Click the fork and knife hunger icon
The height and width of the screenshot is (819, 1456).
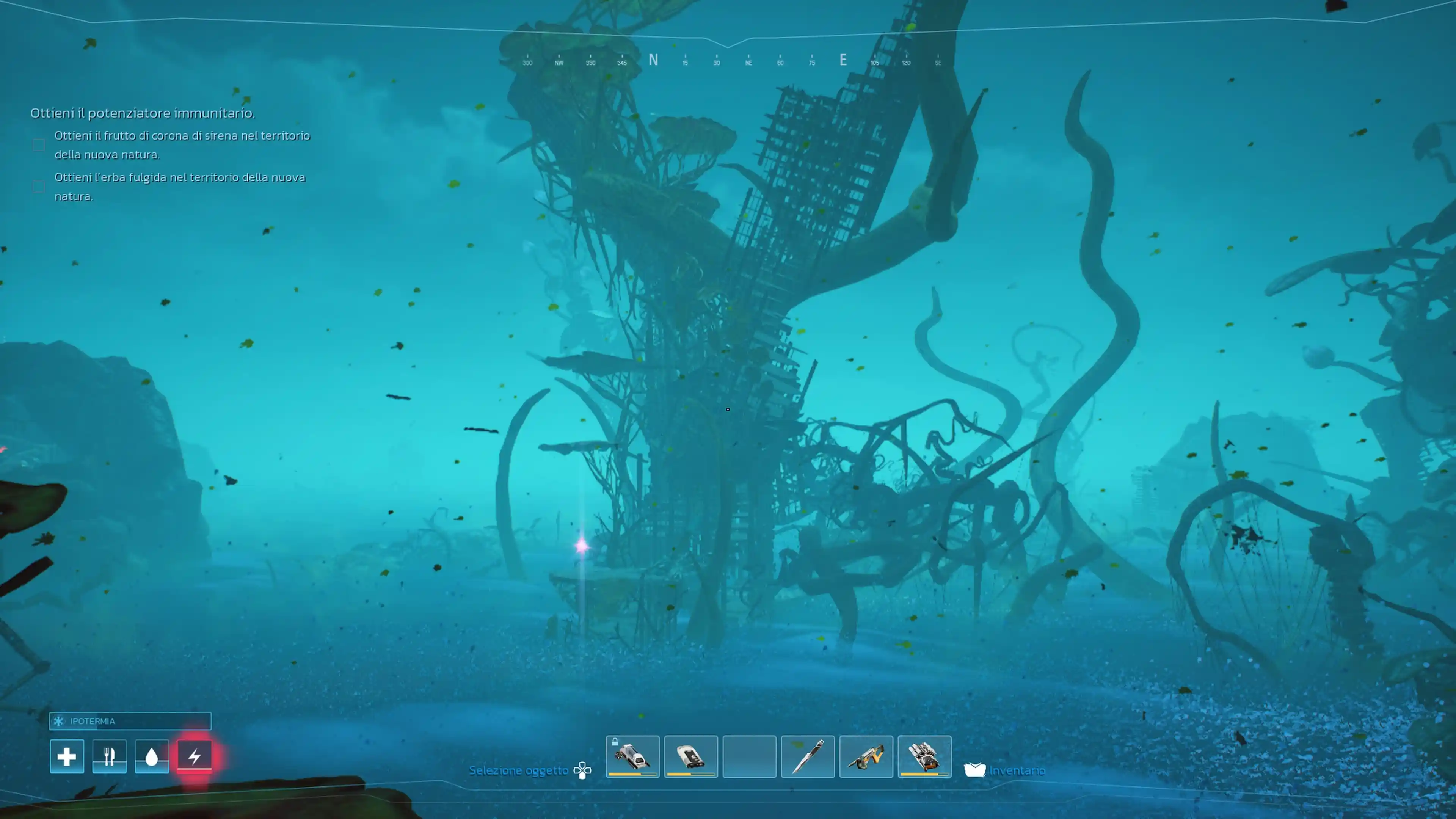pos(109,756)
